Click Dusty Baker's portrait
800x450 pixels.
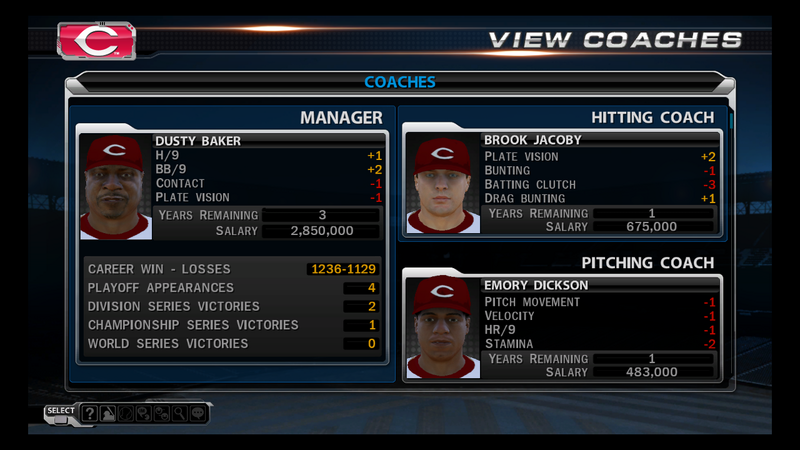point(116,187)
